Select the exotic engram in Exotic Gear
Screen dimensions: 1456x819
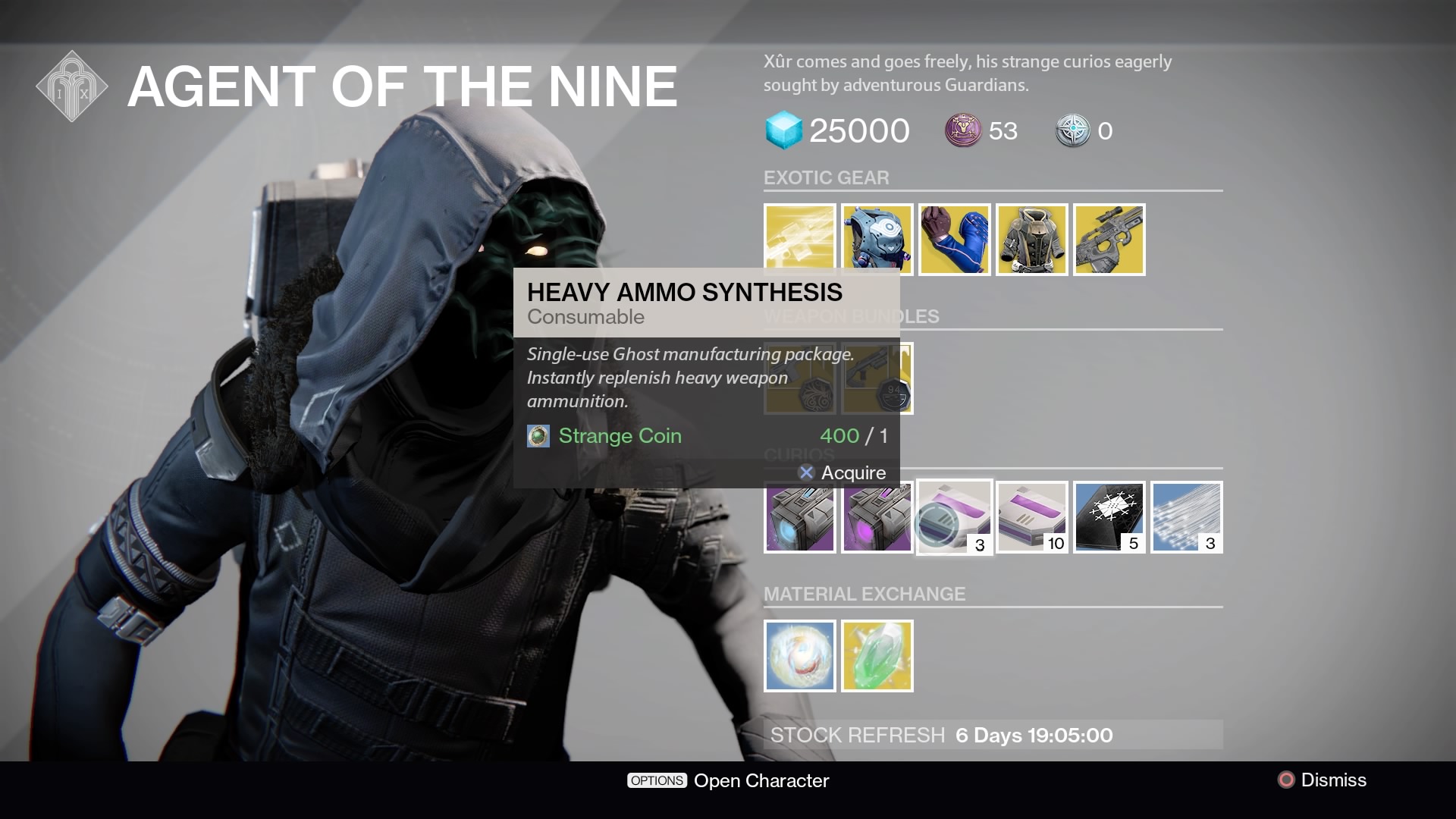click(799, 240)
